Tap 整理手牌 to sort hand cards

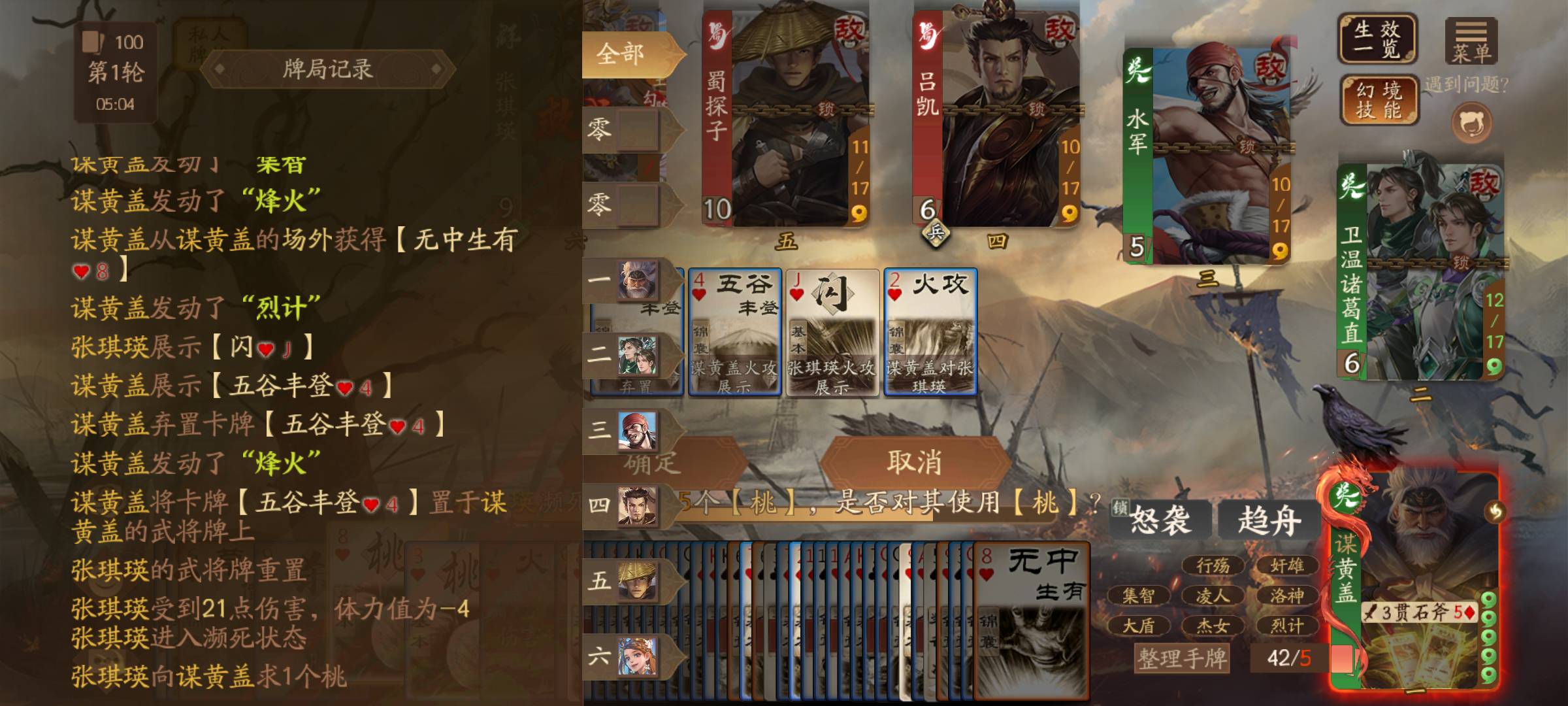(x=1182, y=658)
